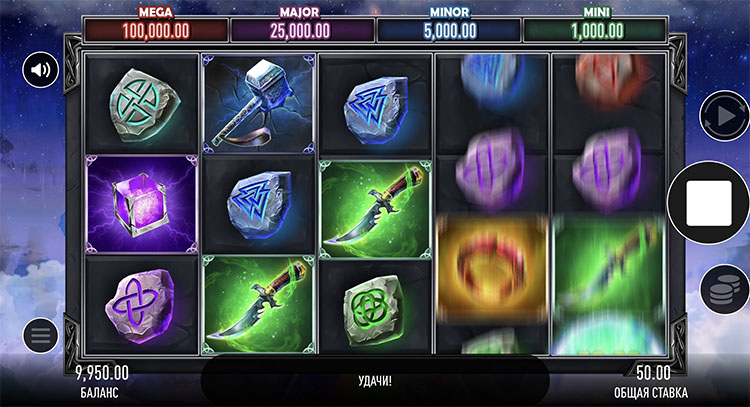Image resolution: width=750 pixels, height=407 pixels.
Task: Open the hamburger menu
Action: point(42,336)
